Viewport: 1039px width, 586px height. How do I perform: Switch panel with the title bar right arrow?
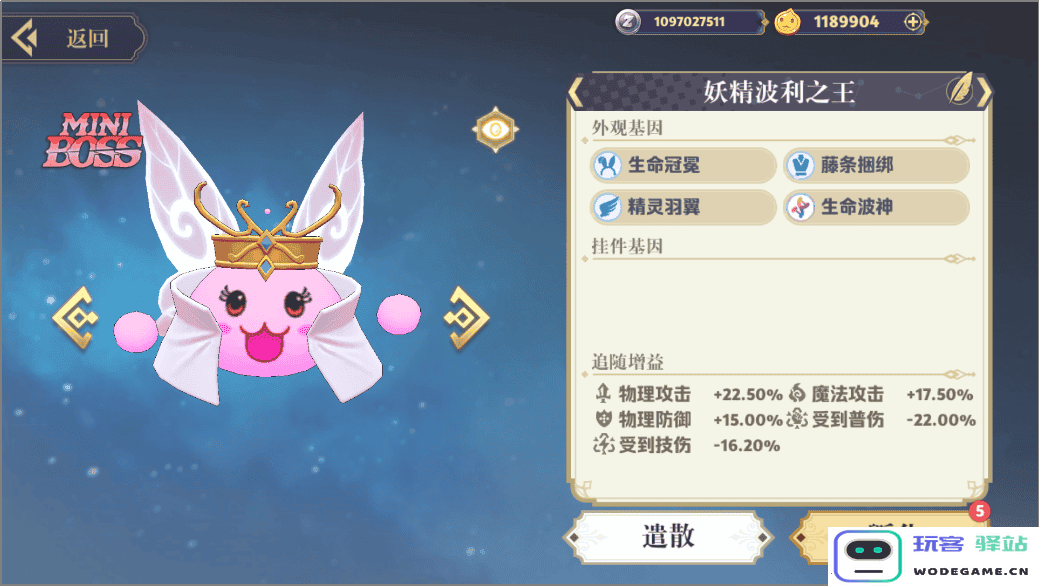click(985, 92)
